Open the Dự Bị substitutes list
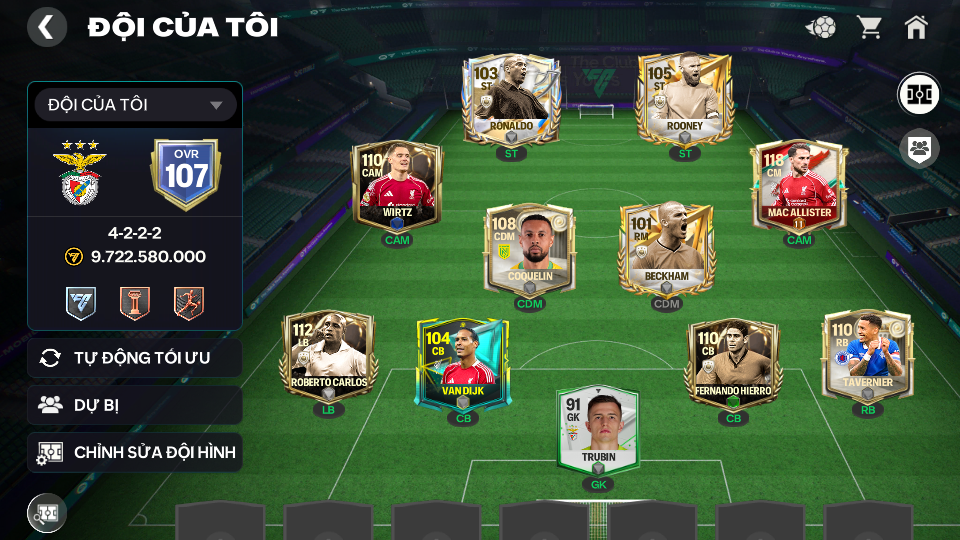The height and width of the screenshot is (540, 960). click(x=135, y=405)
